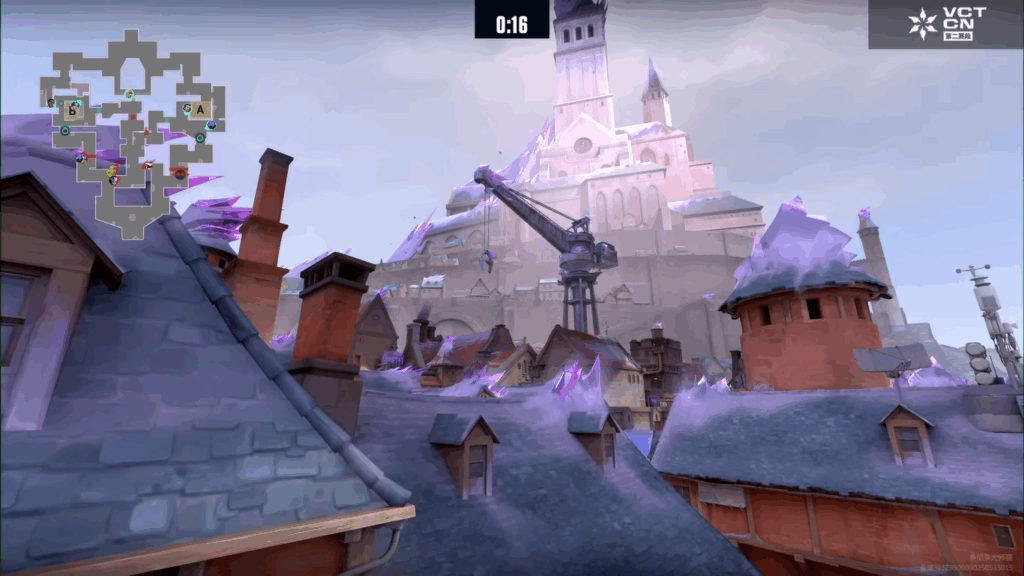Click the B site marker on the minimap
Image resolution: width=1024 pixels, height=576 pixels.
tap(72, 109)
